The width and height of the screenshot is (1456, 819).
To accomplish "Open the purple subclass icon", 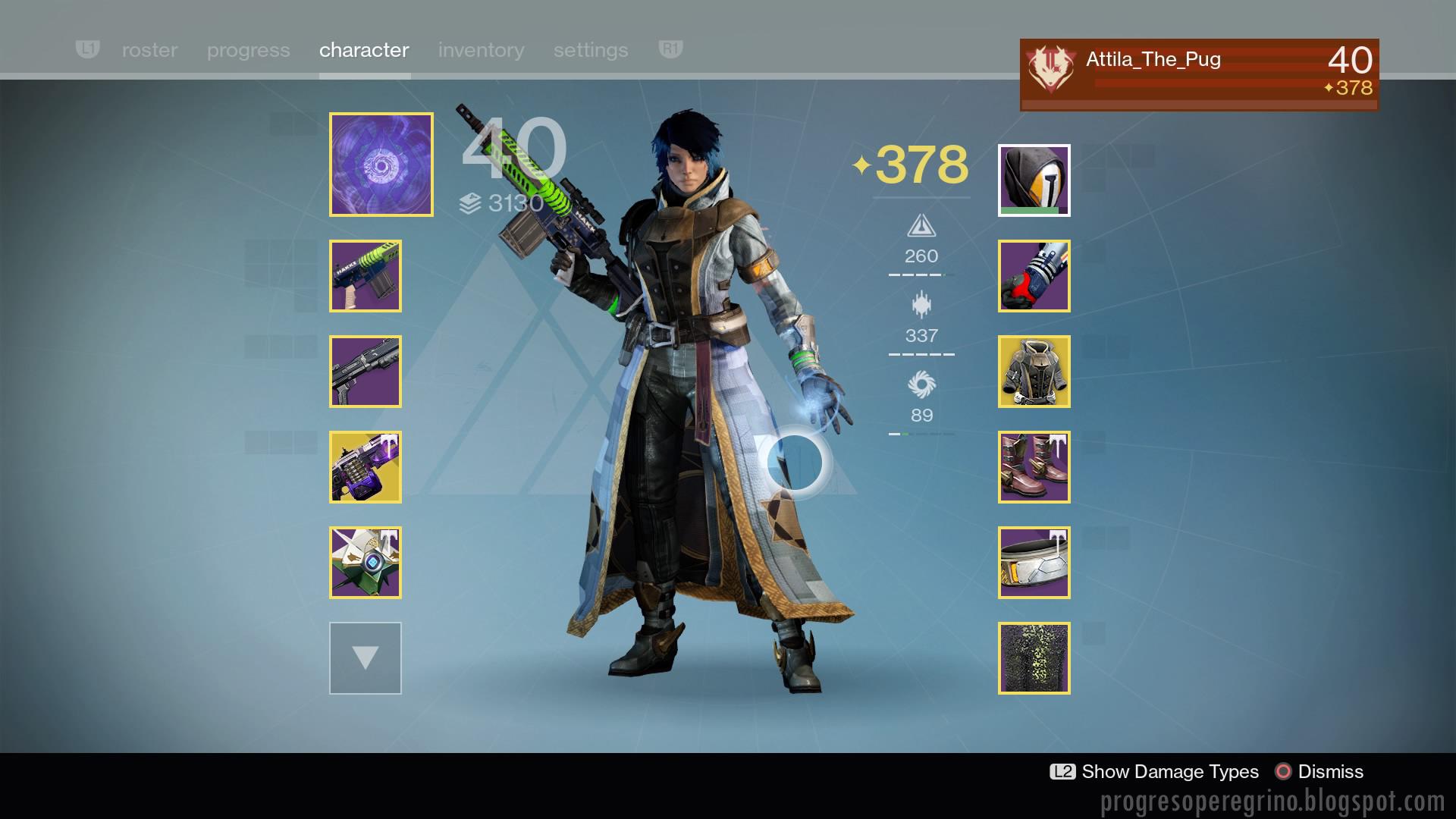I will (381, 165).
